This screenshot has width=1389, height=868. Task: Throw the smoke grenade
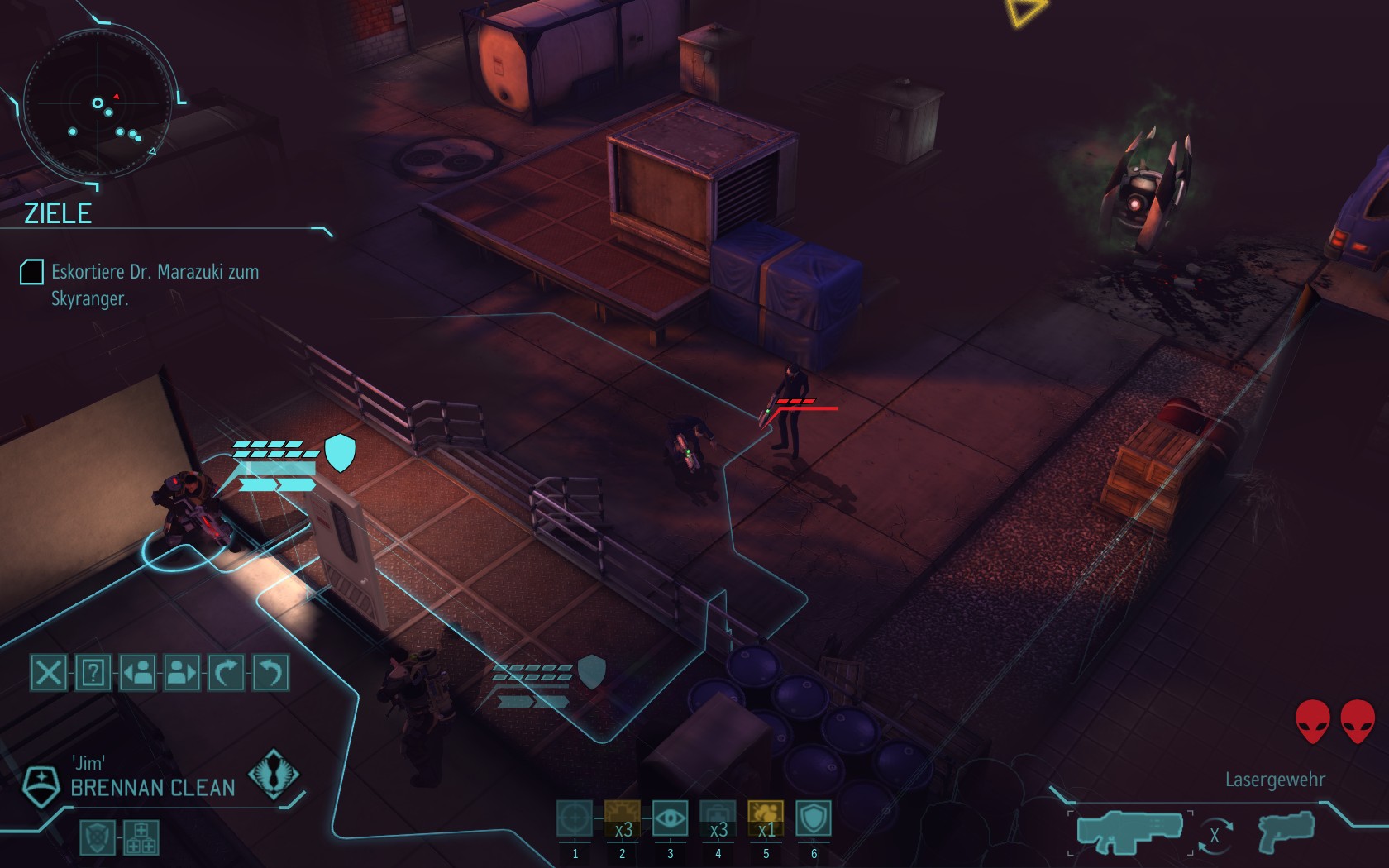coord(766,818)
